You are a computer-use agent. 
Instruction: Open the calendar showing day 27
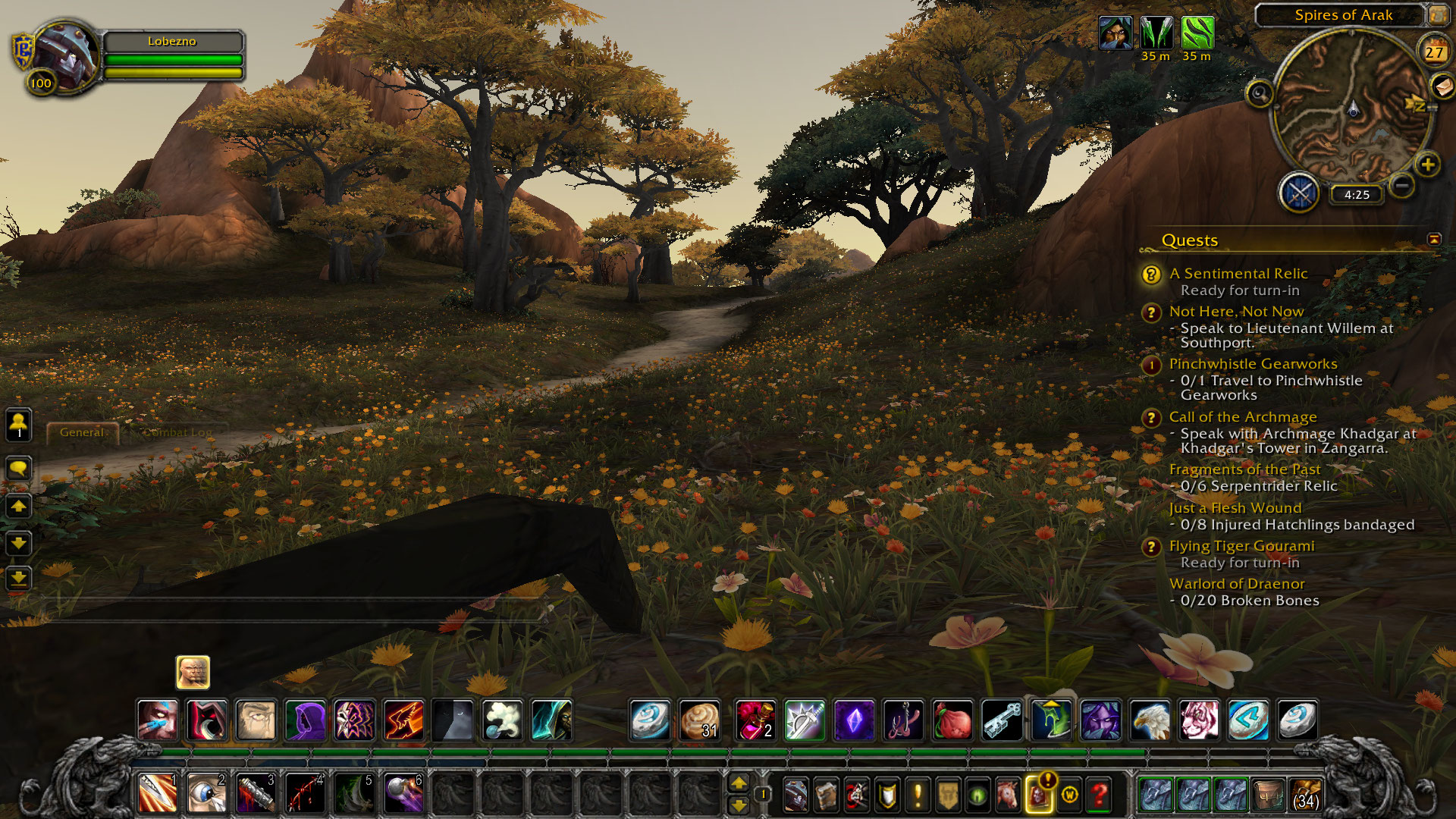point(1433,52)
